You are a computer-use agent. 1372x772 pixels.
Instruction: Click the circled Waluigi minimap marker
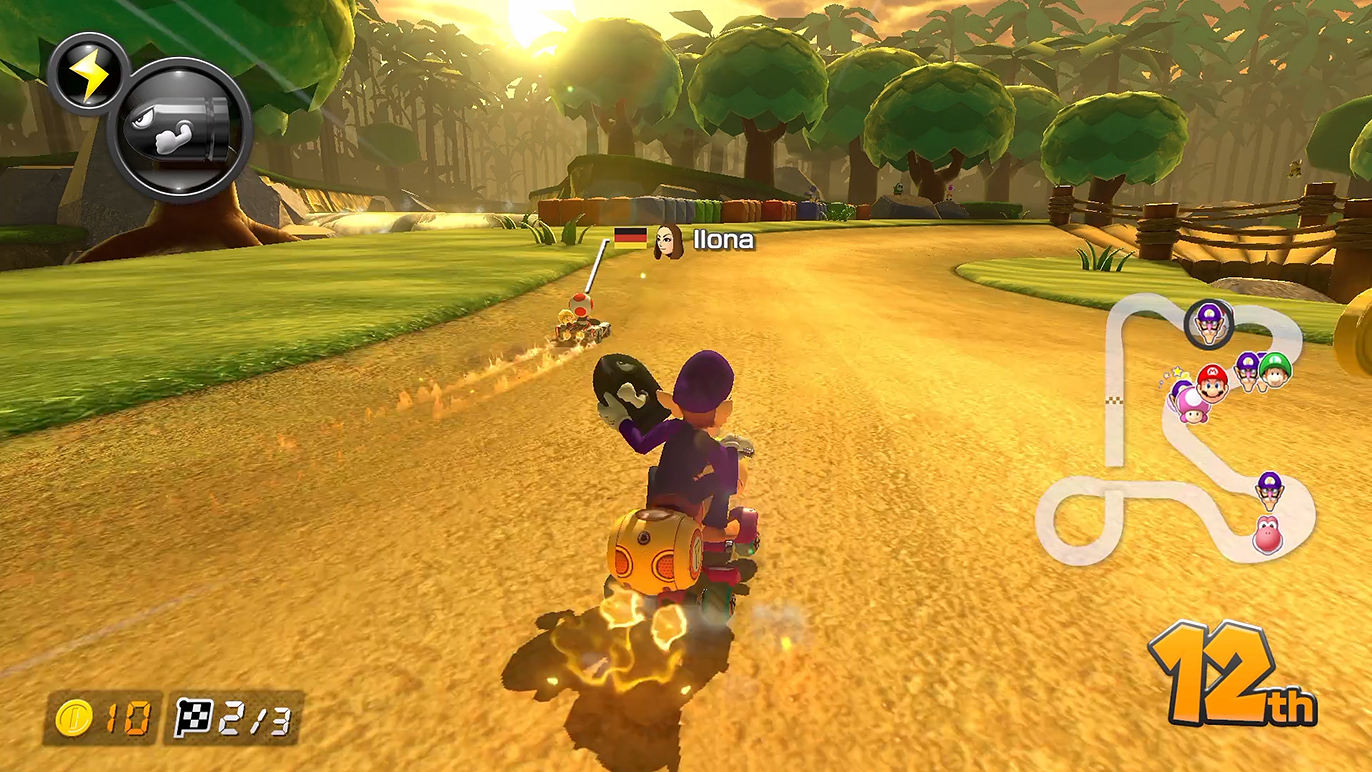tap(1209, 322)
